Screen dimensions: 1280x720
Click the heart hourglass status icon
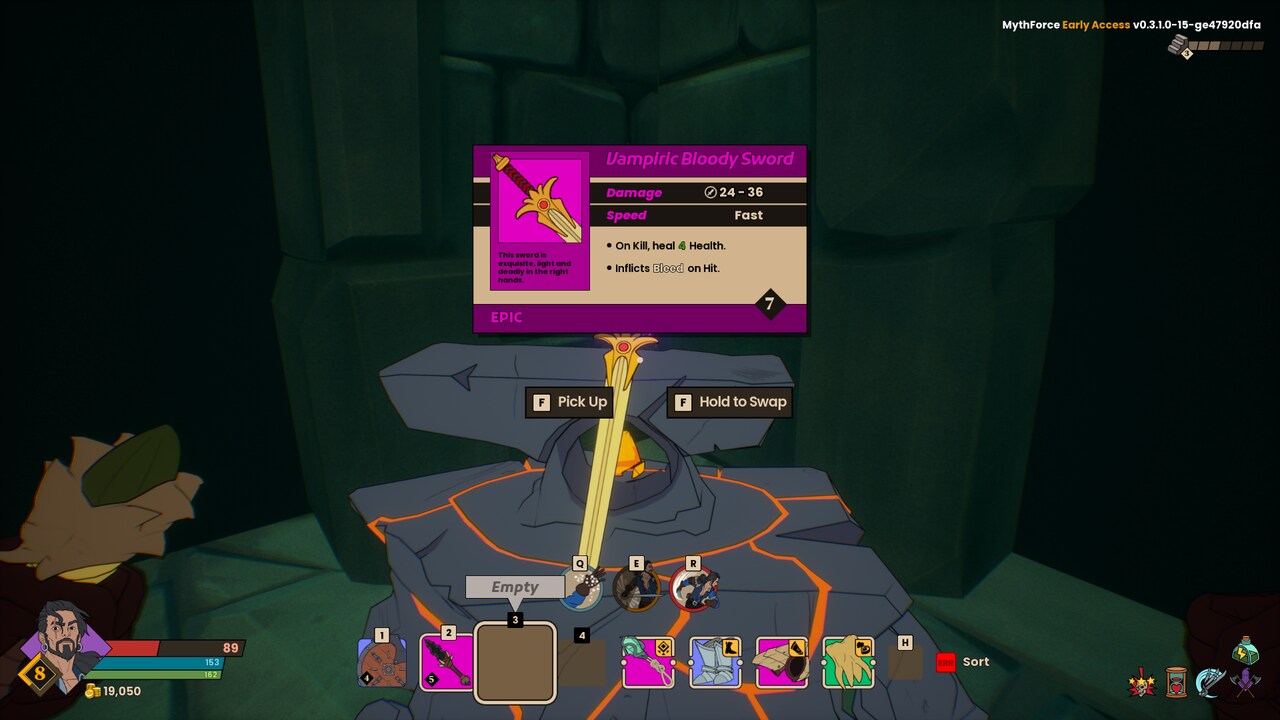pos(1177,684)
